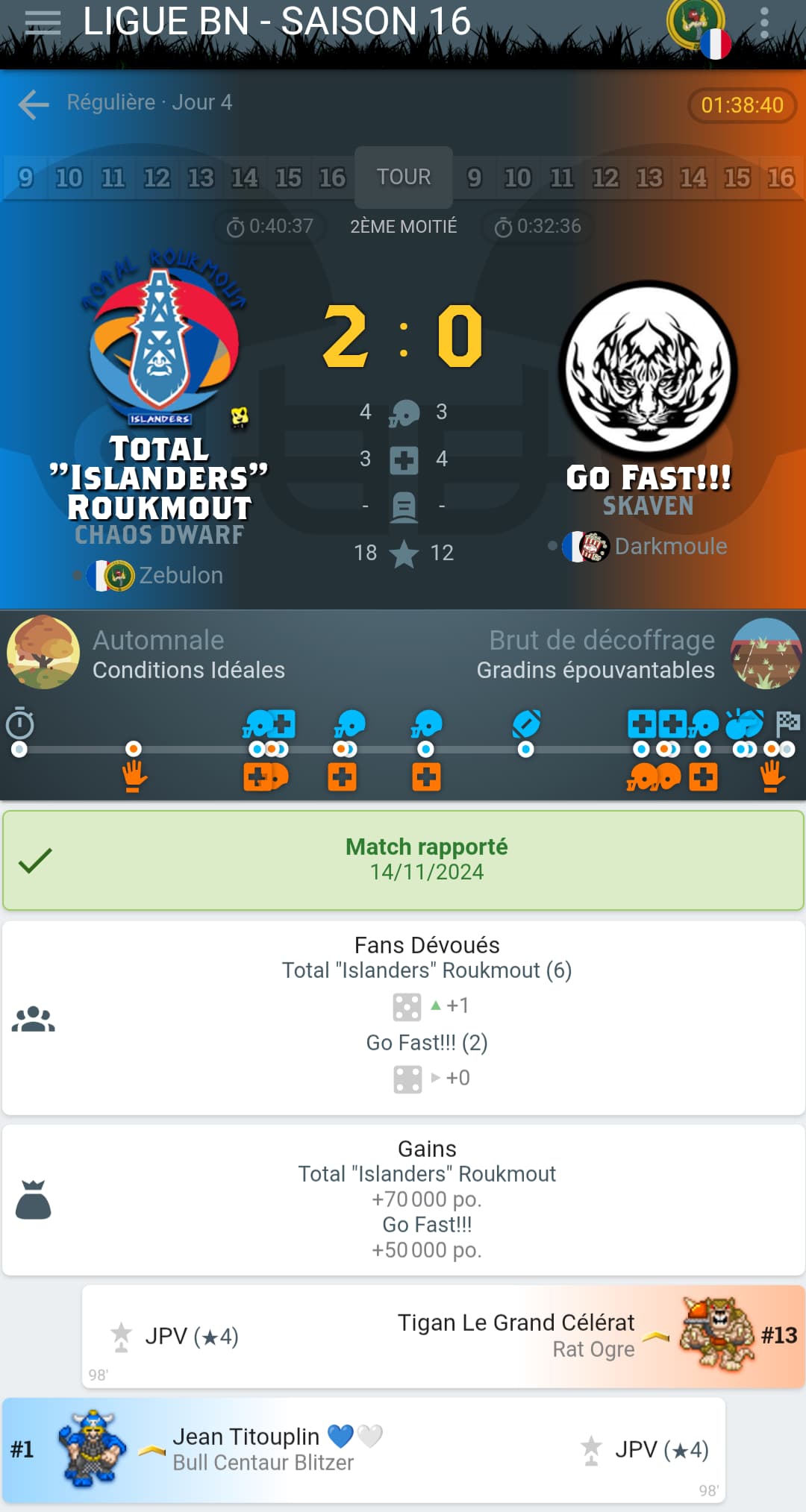Open Go Fast!!! tiger team logo
Viewport: 806px width, 1512px height.
pyautogui.click(x=648, y=370)
